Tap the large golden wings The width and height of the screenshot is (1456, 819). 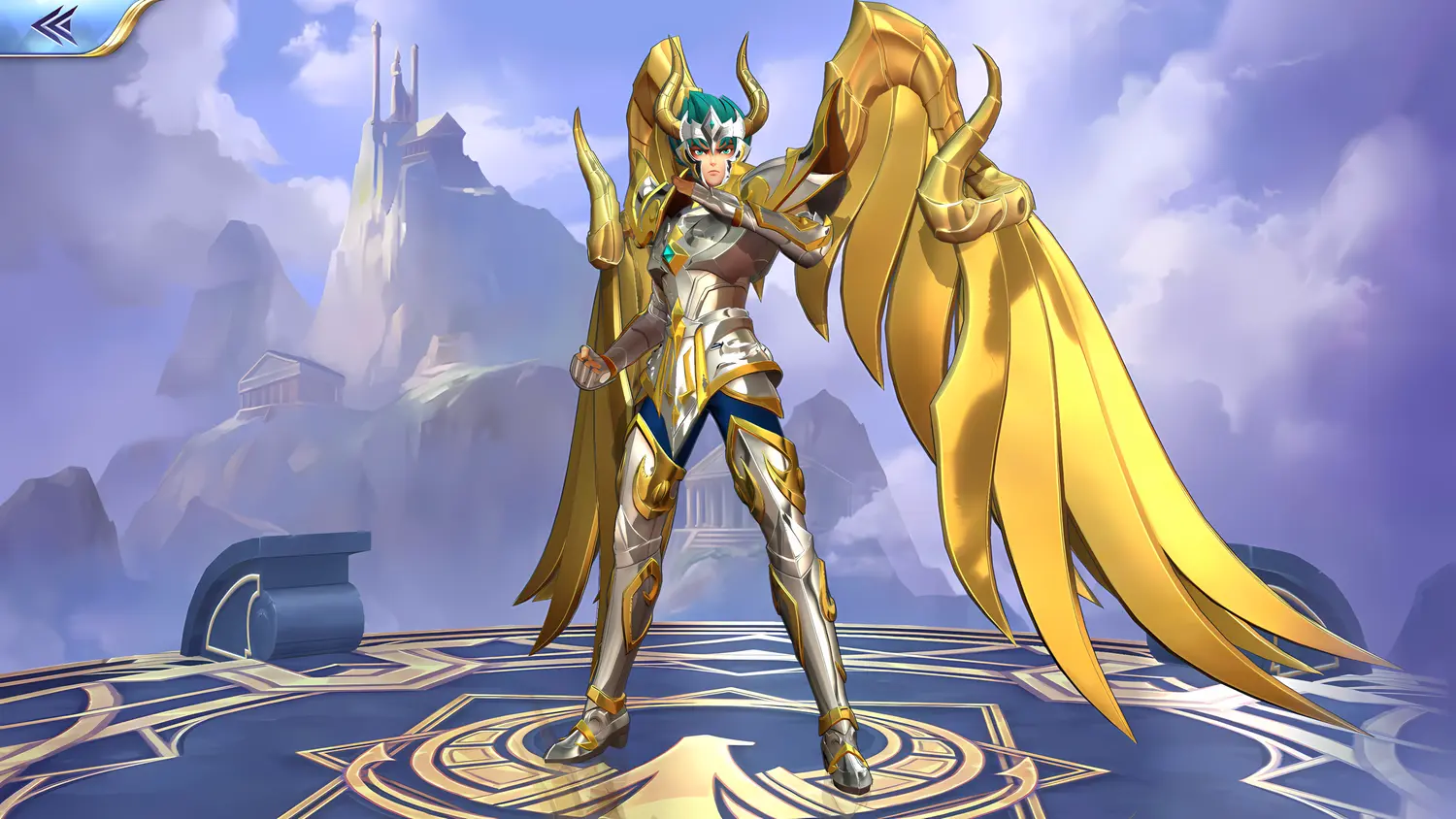[x=1019, y=340]
